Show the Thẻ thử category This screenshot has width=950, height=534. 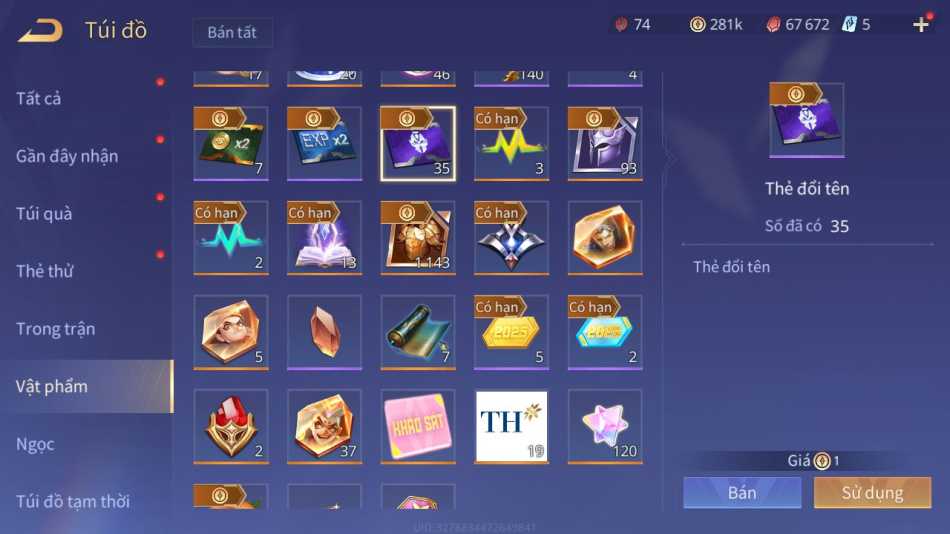click(x=45, y=271)
